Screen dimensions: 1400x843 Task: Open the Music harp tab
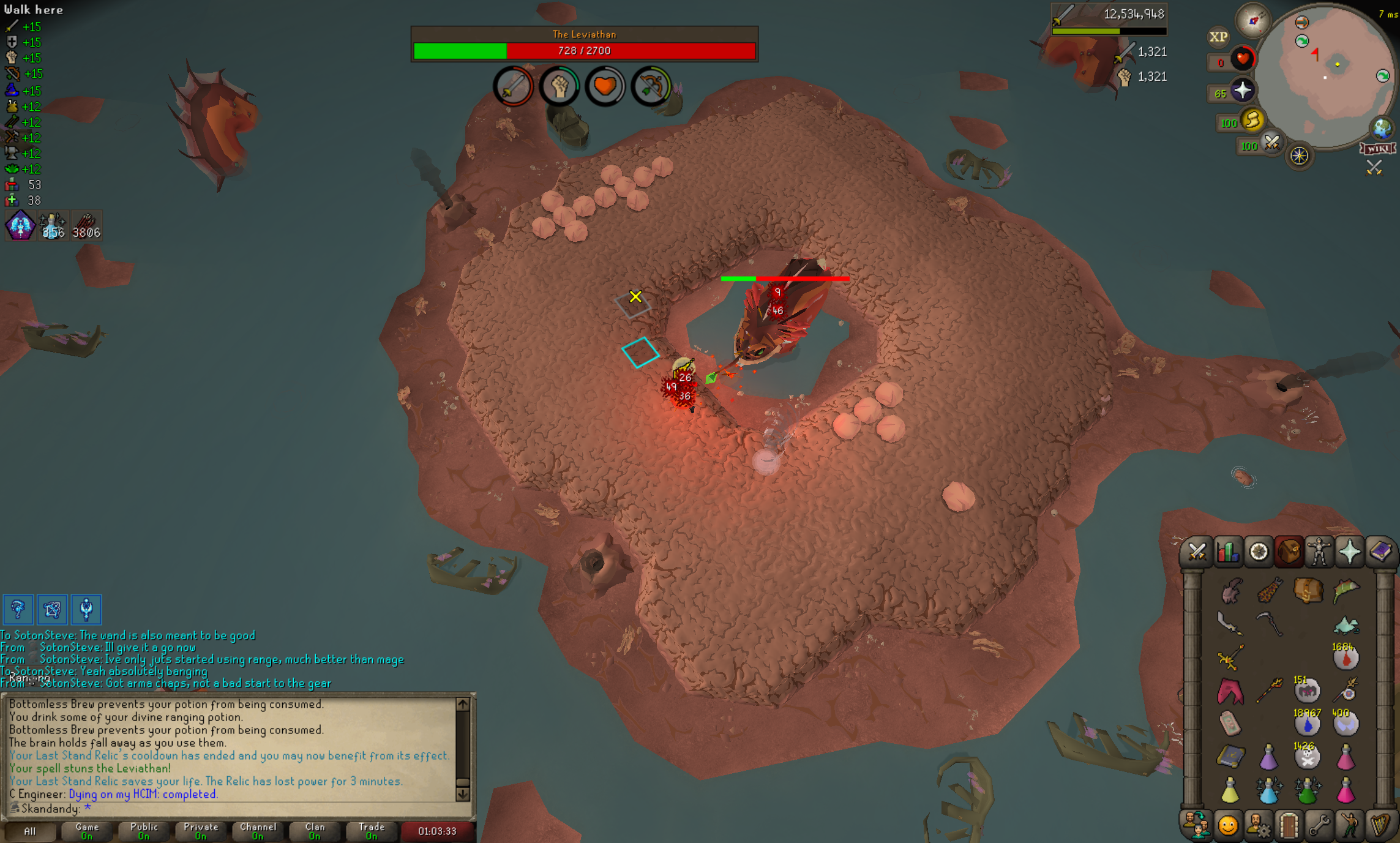coord(1380,826)
